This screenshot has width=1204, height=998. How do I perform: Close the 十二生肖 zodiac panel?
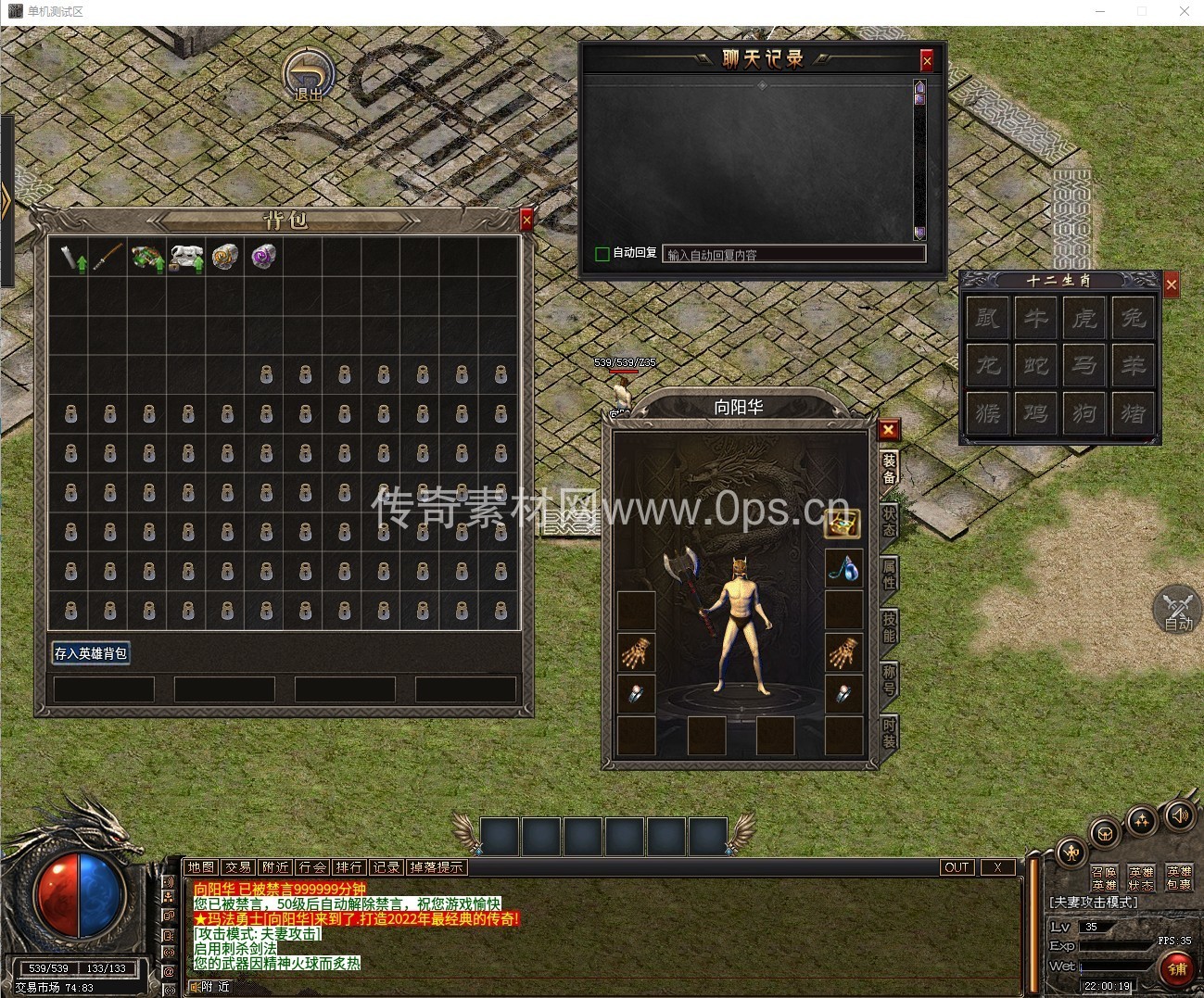[1172, 284]
